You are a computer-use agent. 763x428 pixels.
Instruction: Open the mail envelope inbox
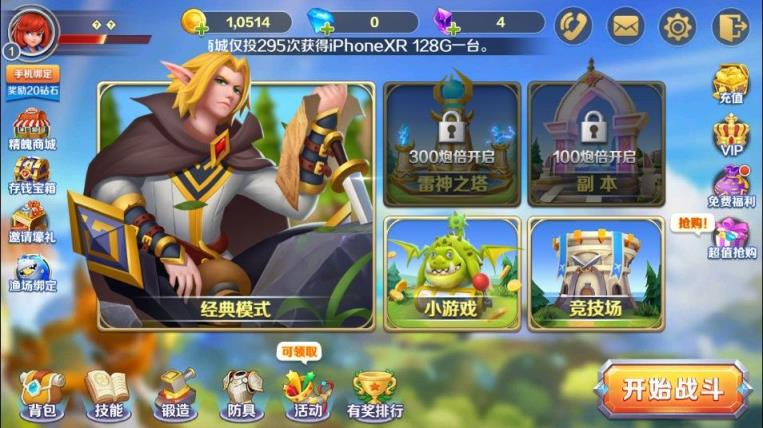[626, 25]
